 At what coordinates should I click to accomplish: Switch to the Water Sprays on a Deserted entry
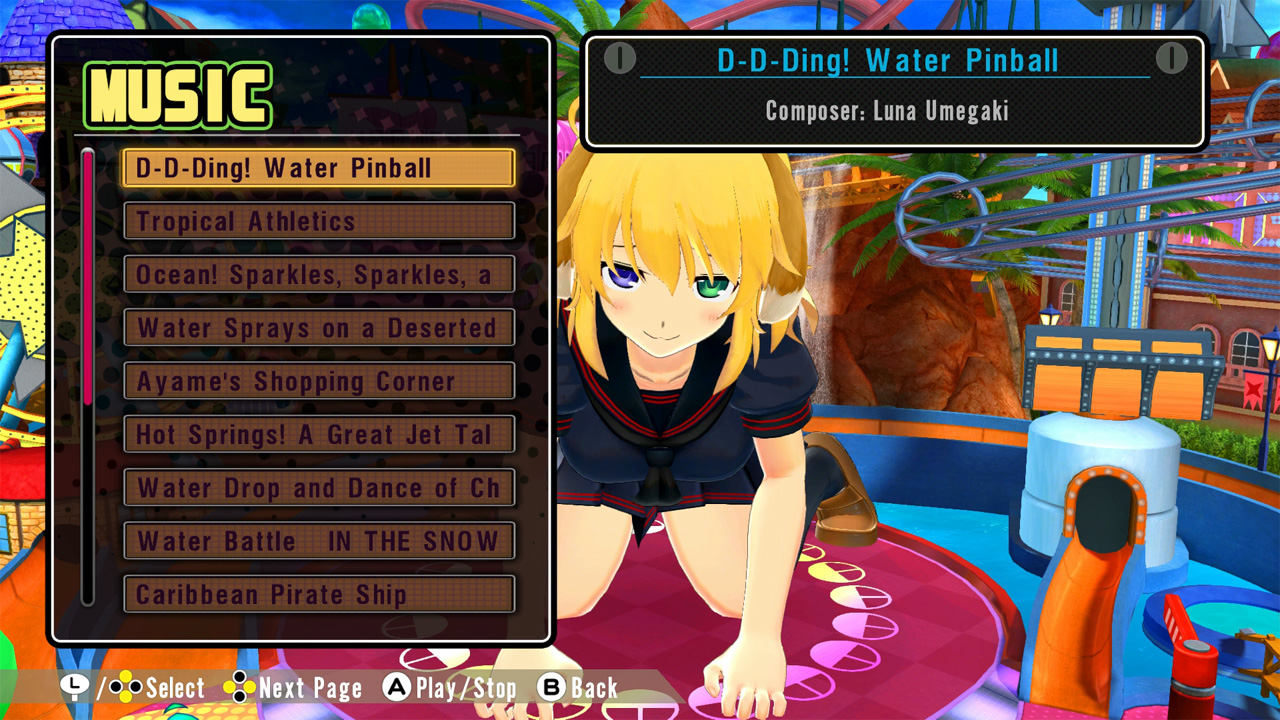(318, 328)
